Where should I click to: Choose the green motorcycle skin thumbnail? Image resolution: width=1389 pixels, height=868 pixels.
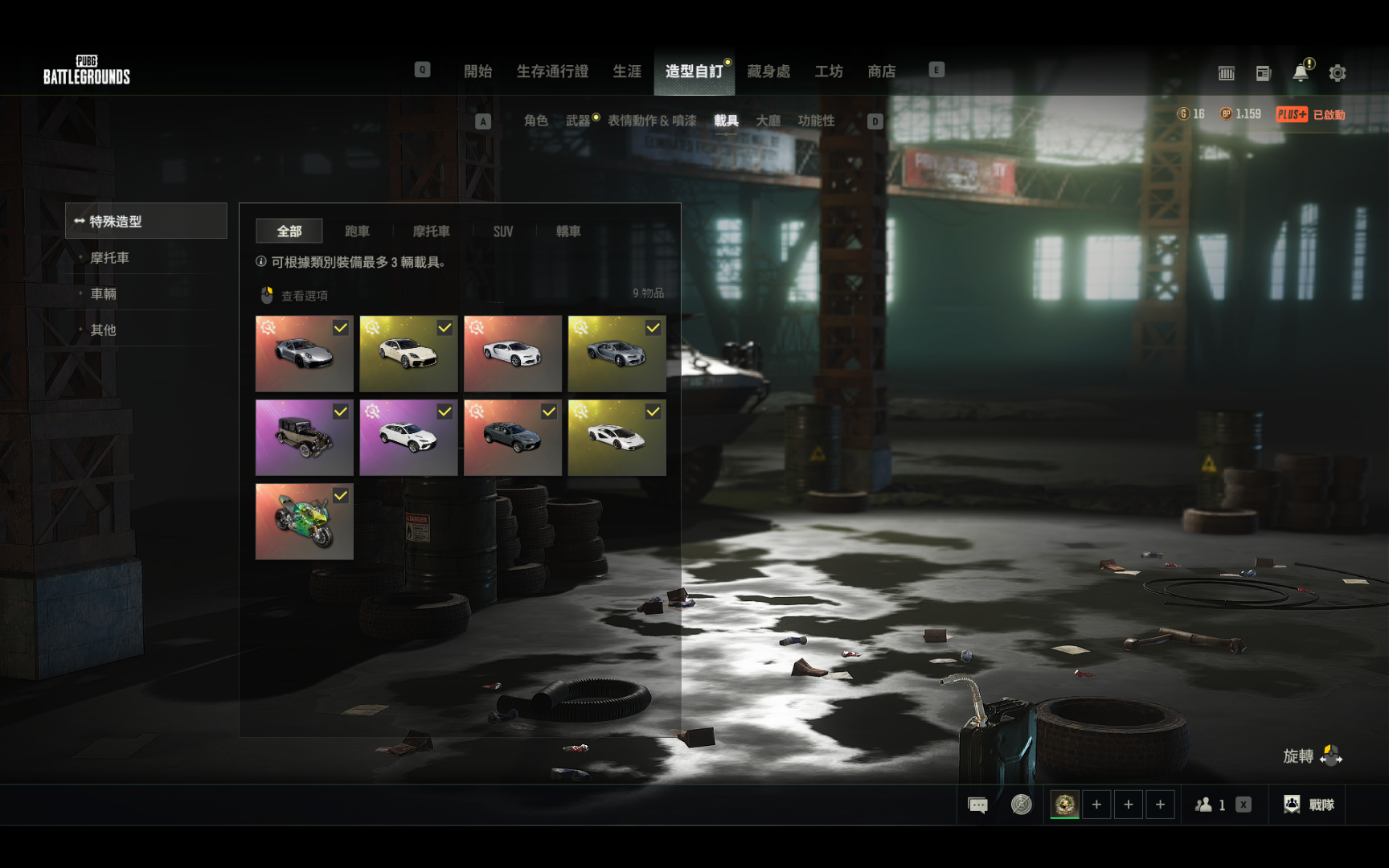tap(304, 522)
